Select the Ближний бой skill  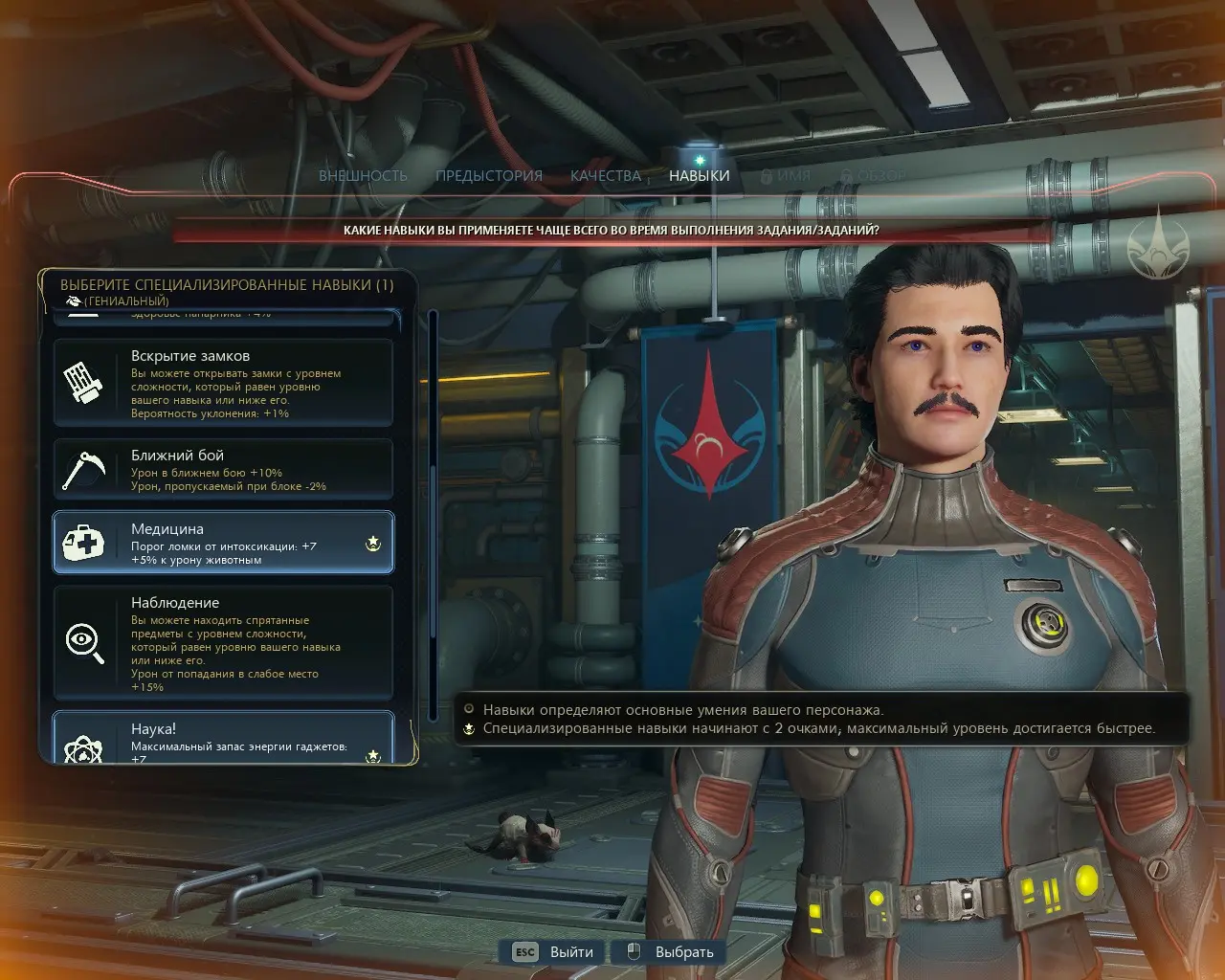223,469
